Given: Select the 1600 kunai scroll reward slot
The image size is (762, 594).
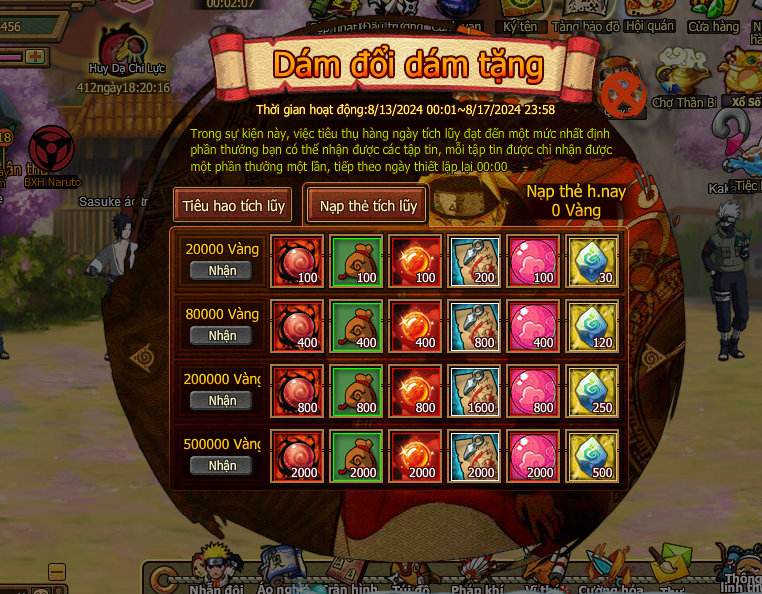Looking at the screenshot, I should tap(474, 391).
